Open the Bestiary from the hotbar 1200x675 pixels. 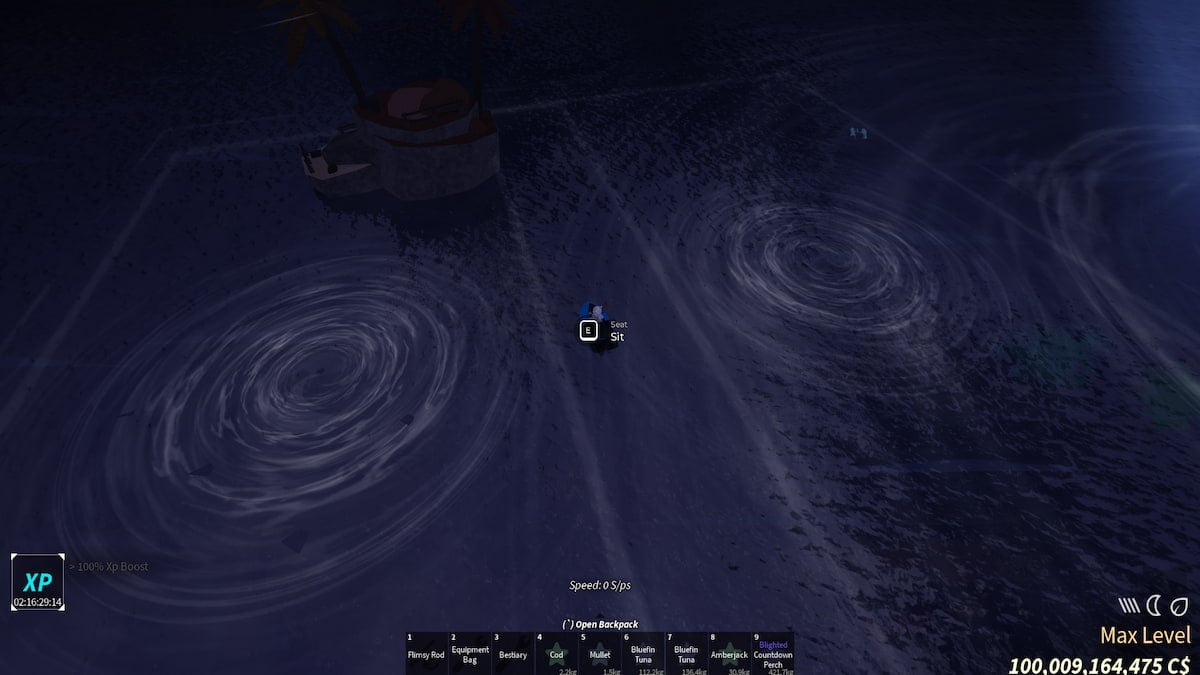tap(513, 654)
